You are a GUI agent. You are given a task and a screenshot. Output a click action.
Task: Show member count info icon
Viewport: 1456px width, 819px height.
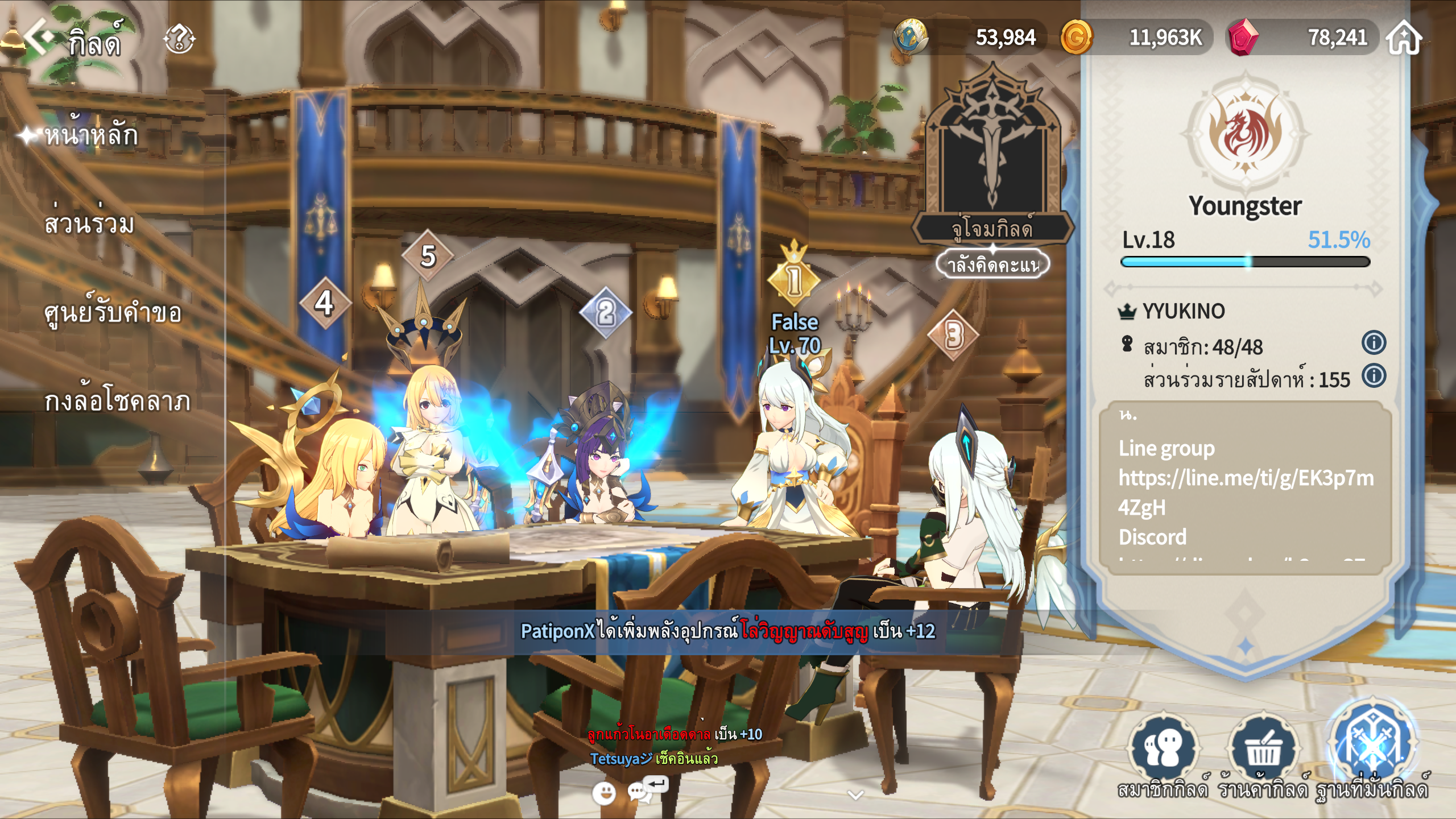click(1374, 343)
